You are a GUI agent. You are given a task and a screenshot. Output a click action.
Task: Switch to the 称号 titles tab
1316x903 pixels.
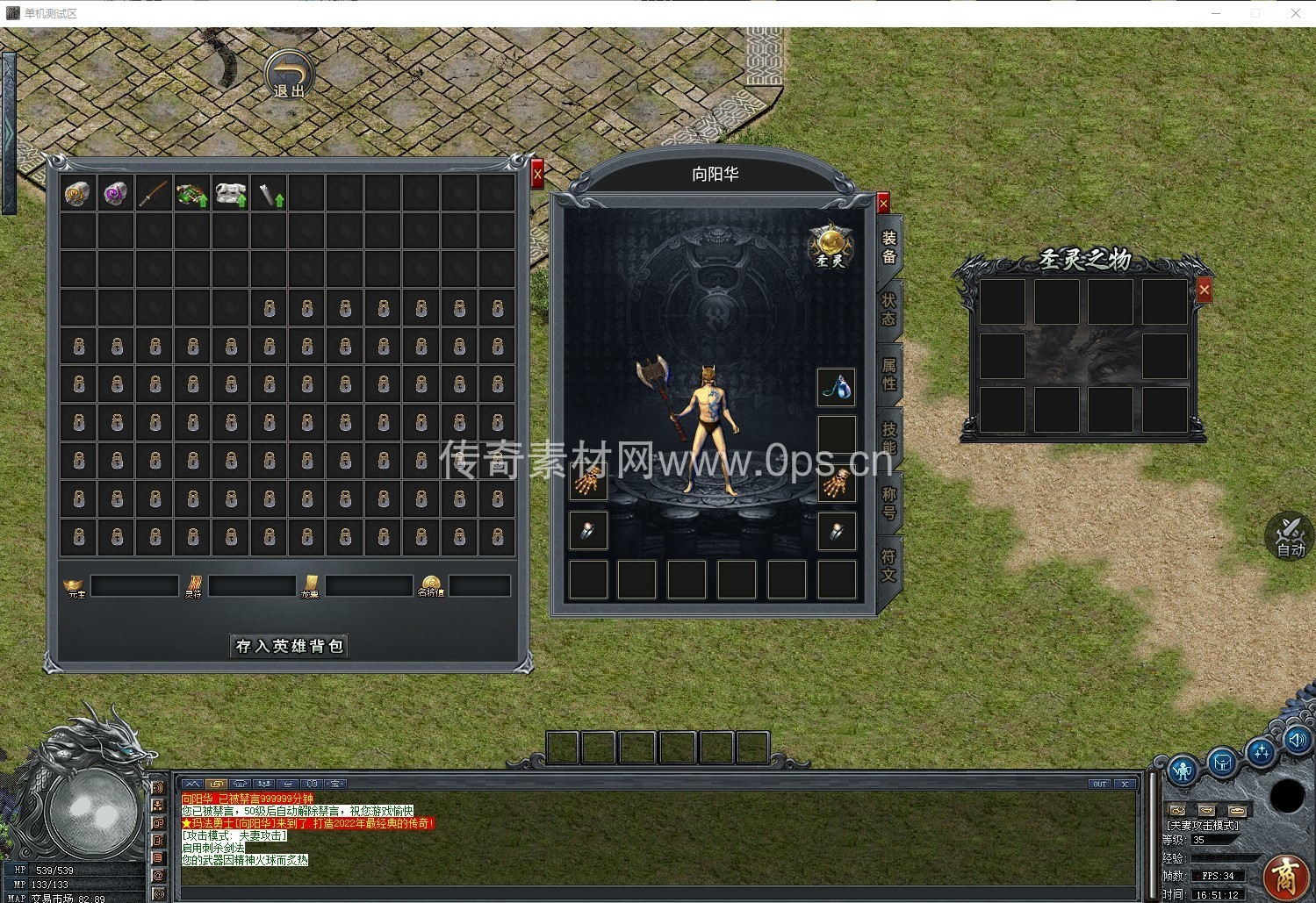tap(888, 502)
